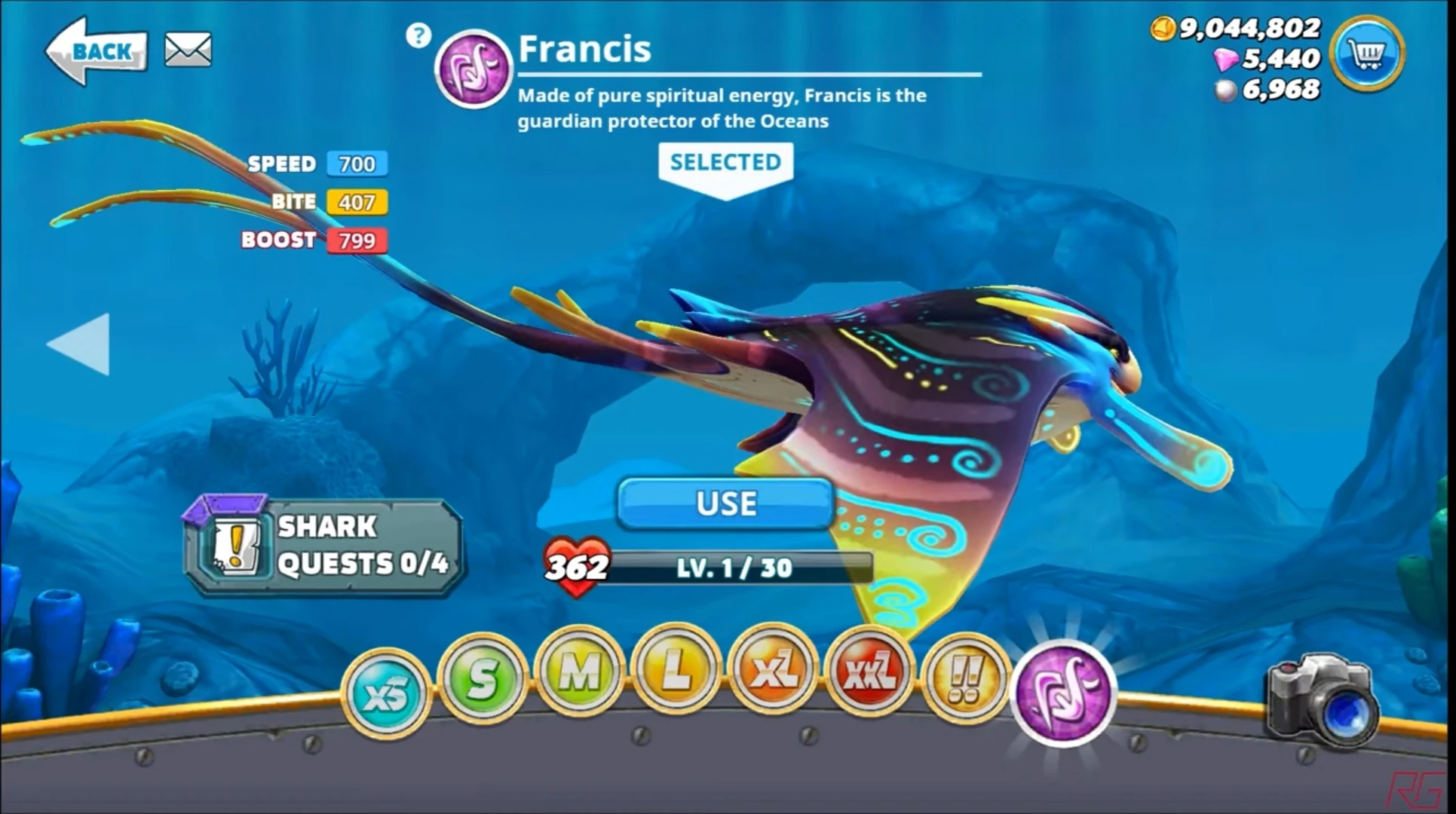This screenshot has height=814, width=1456.
Task: Select the L shark tier icon
Action: pos(673,673)
